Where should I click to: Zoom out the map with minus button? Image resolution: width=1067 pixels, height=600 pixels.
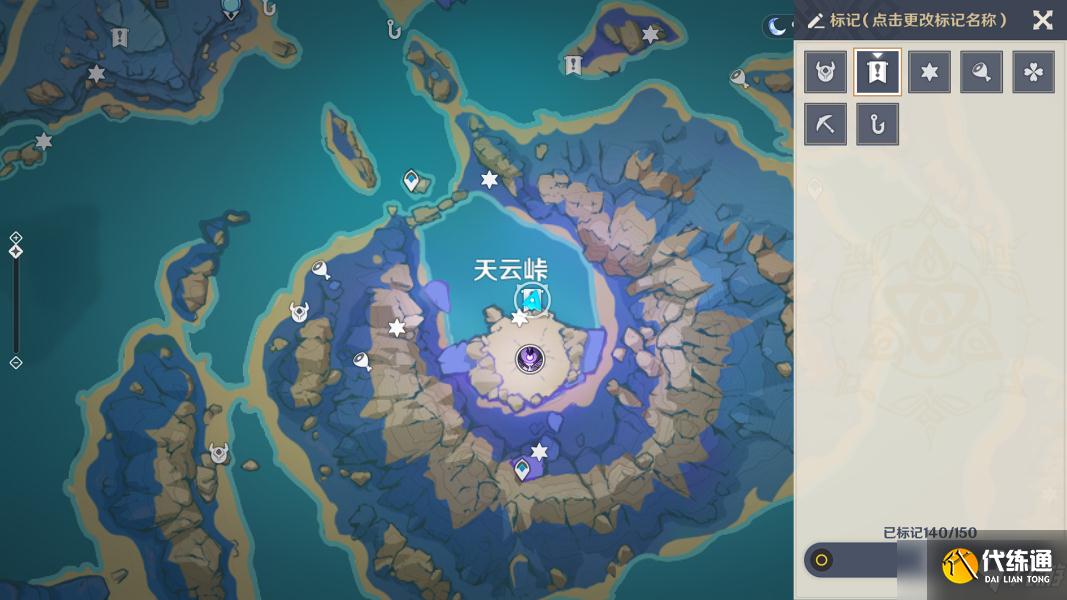point(16,362)
